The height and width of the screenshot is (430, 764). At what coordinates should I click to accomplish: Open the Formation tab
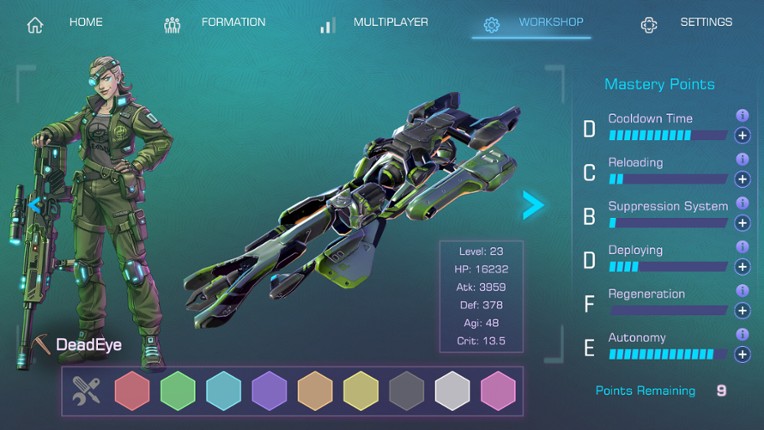point(215,23)
